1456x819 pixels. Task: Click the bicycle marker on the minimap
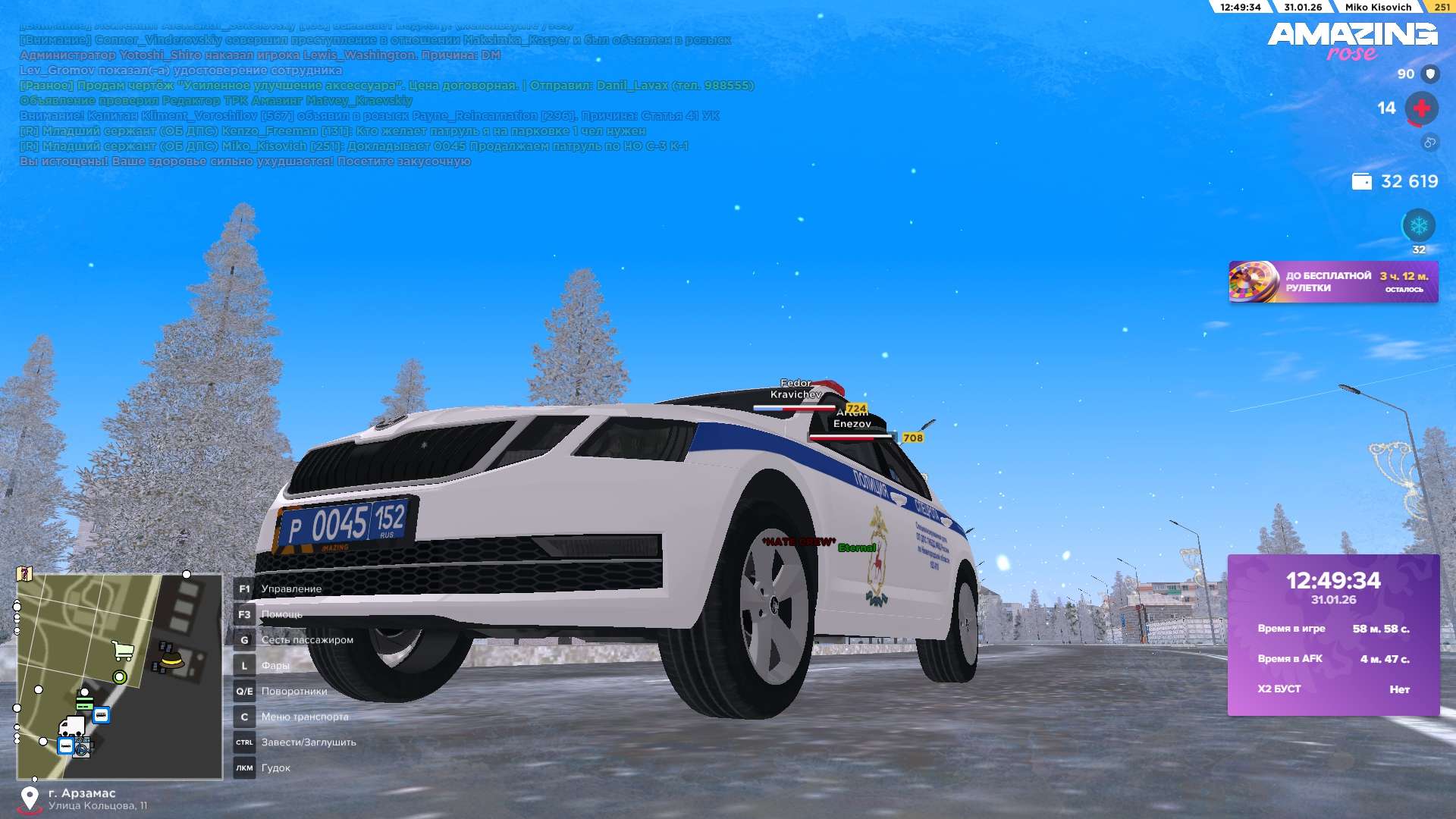(x=82, y=748)
